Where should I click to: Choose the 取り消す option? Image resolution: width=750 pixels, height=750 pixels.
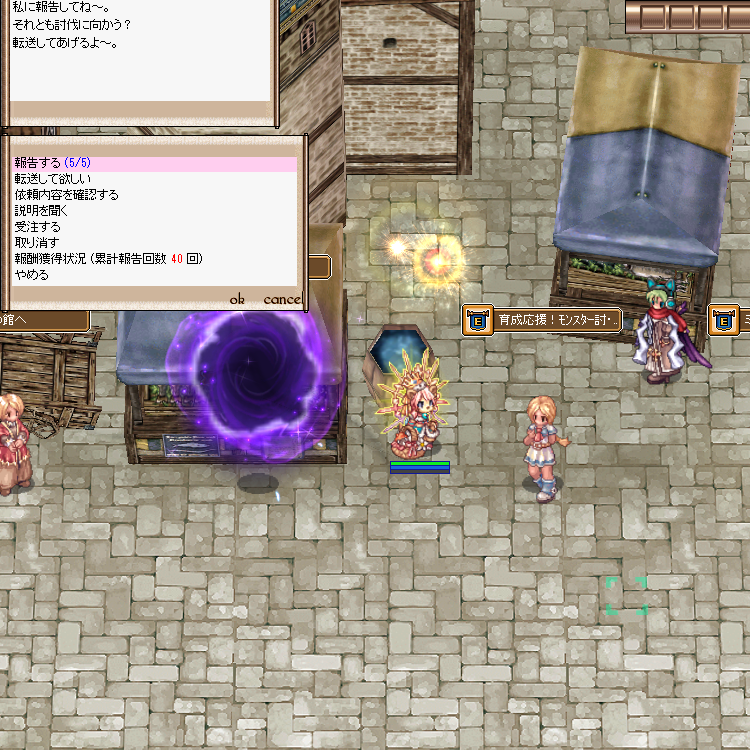(x=37, y=243)
